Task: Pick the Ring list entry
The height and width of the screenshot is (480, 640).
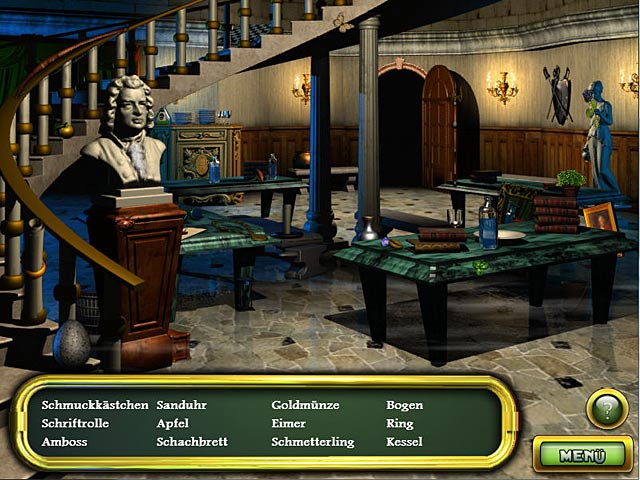Action: (x=400, y=424)
